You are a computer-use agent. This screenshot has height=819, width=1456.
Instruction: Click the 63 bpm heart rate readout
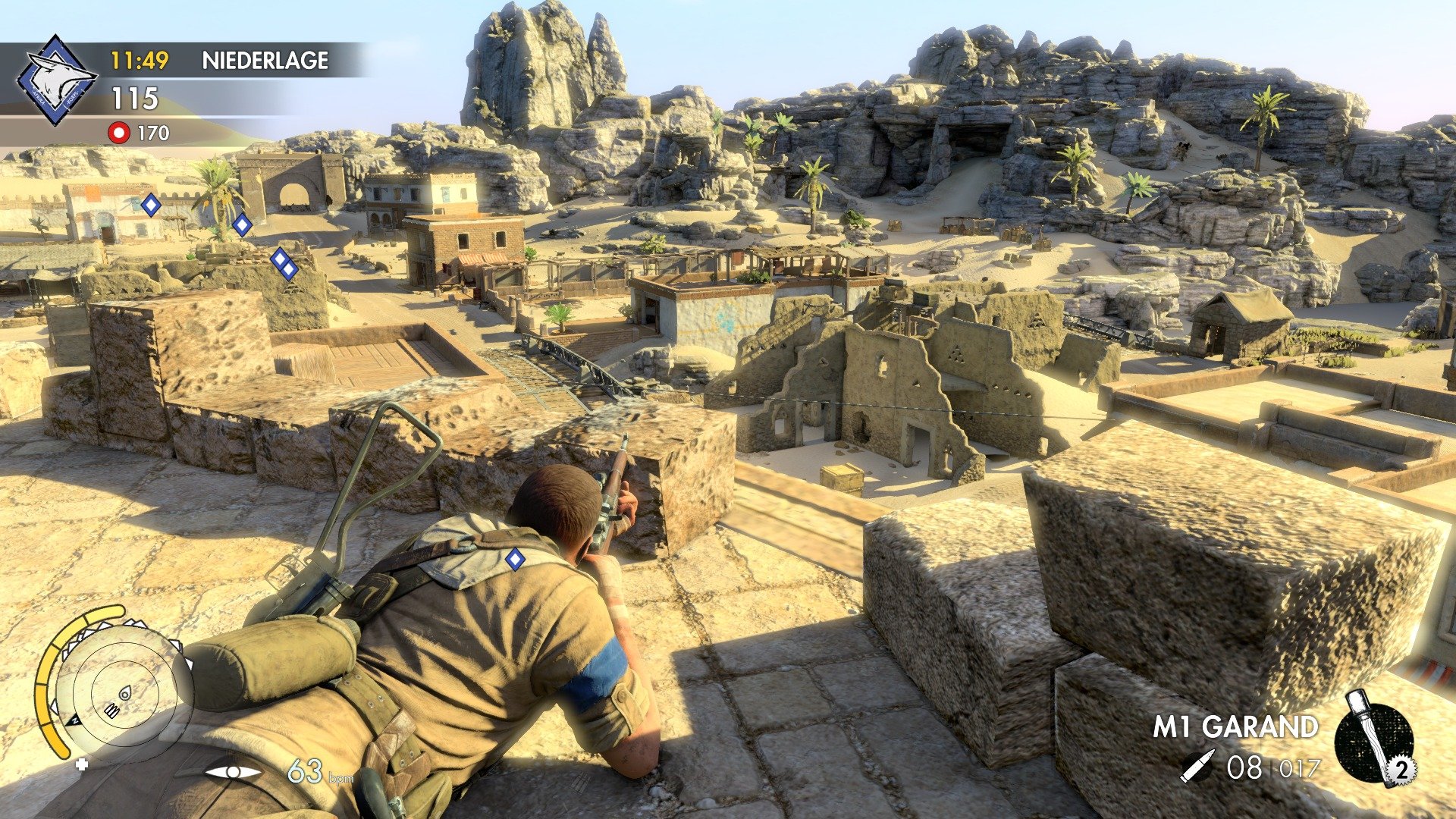(x=304, y=768)
